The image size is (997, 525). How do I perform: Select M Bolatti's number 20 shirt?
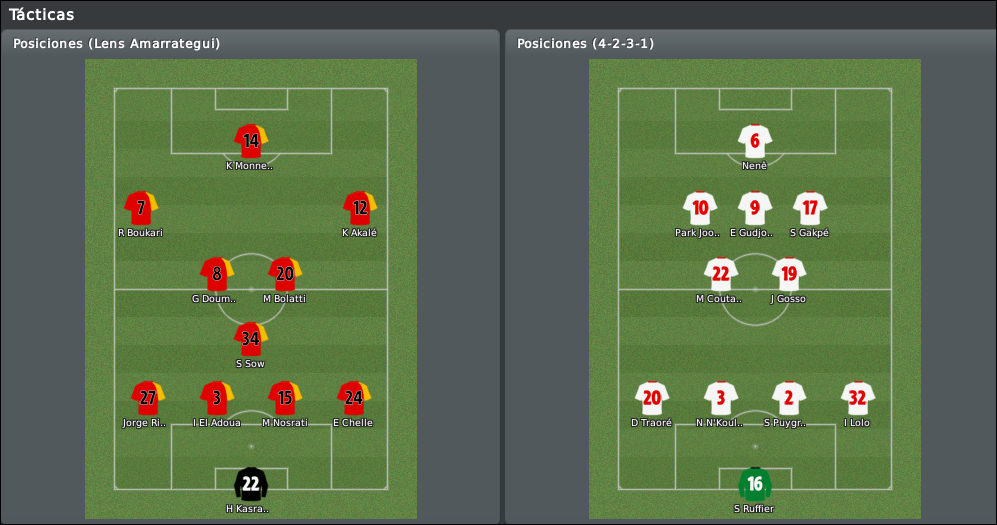[x=285, y=274]
